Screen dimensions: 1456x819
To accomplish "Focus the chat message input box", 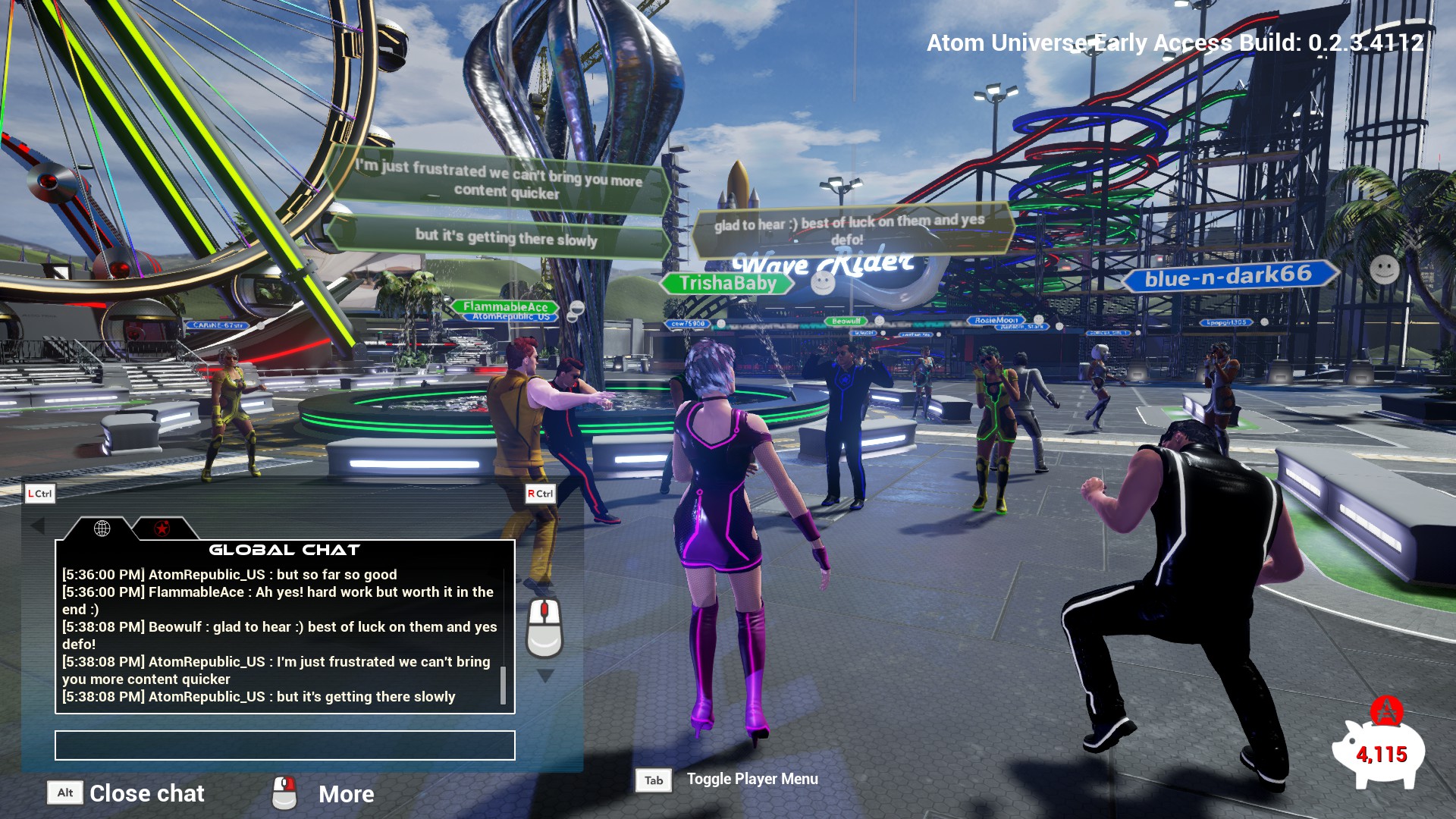I will click(x=284, y=745).
